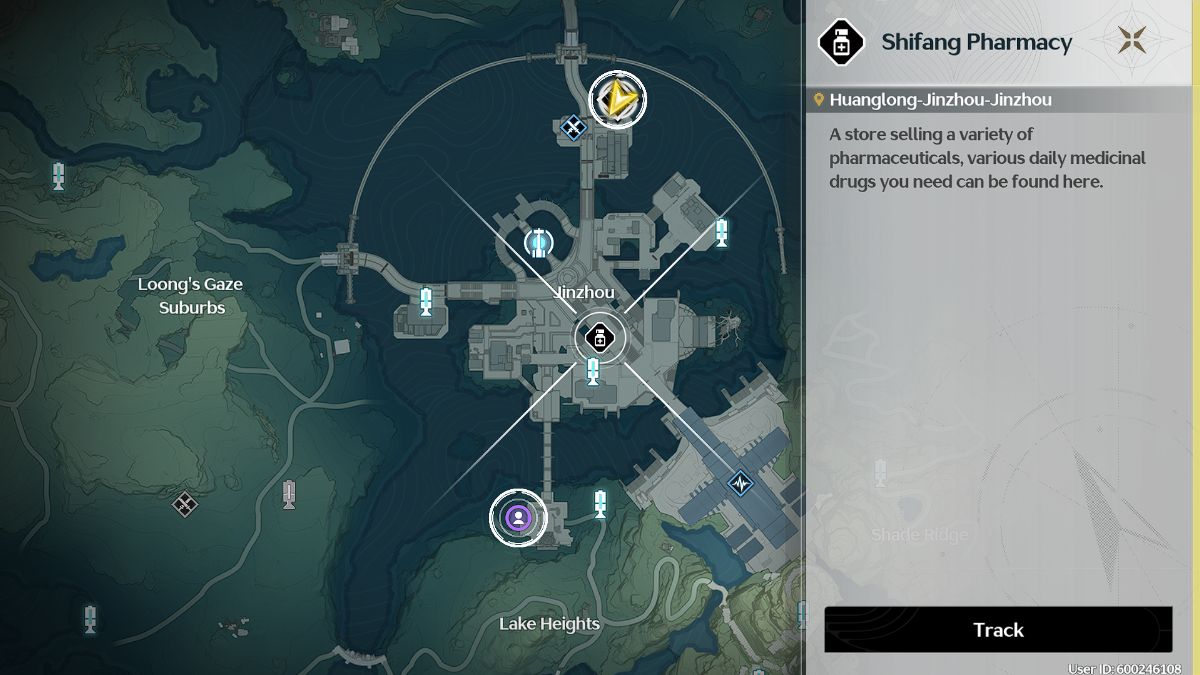The width and height of the screenshot is (1200, 675).
Task: Open the circular Resonance Nexus marker
Action: point(538,241)
